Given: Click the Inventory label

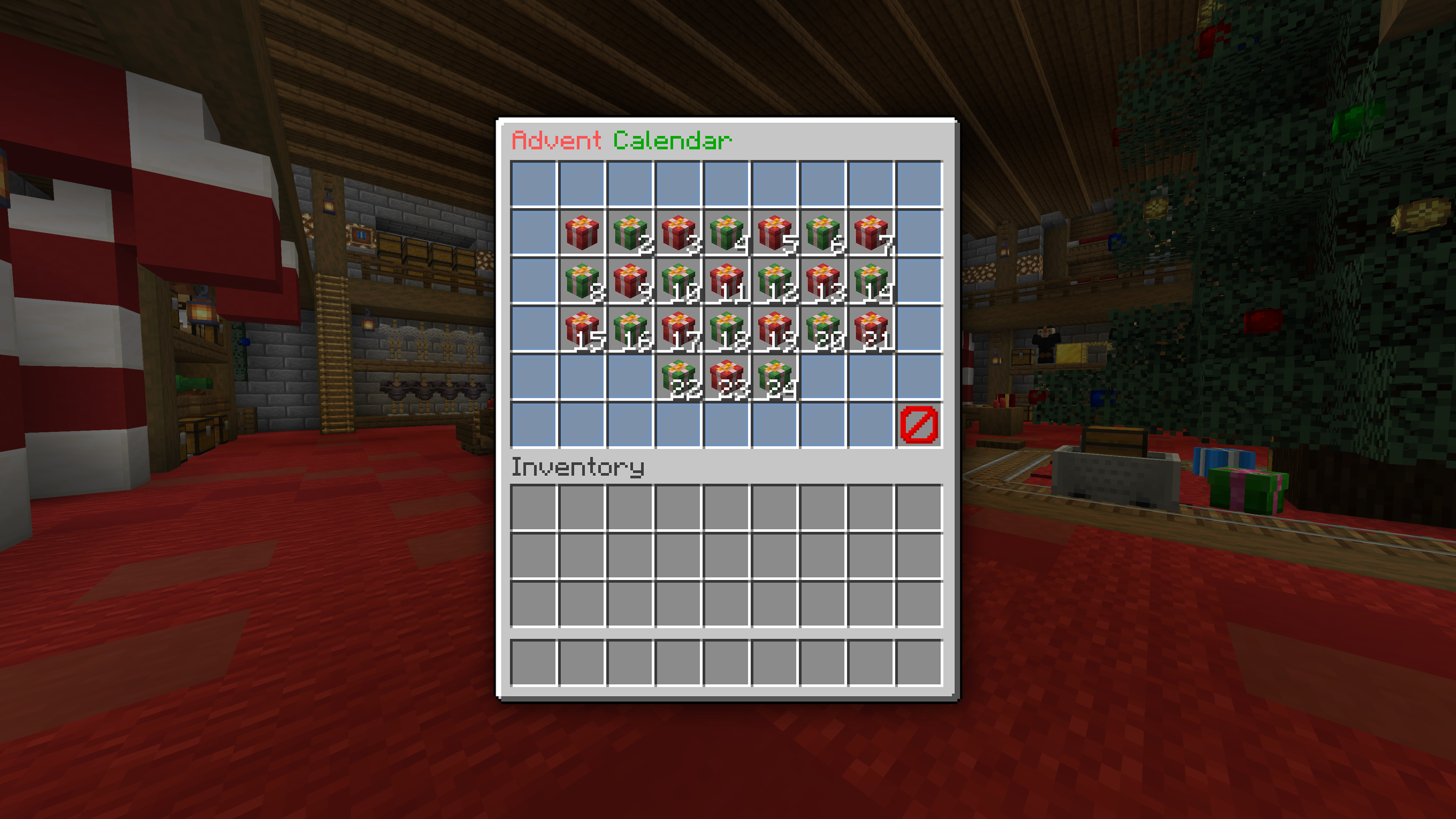Looking at the screenshot, I should coord(577,468).
